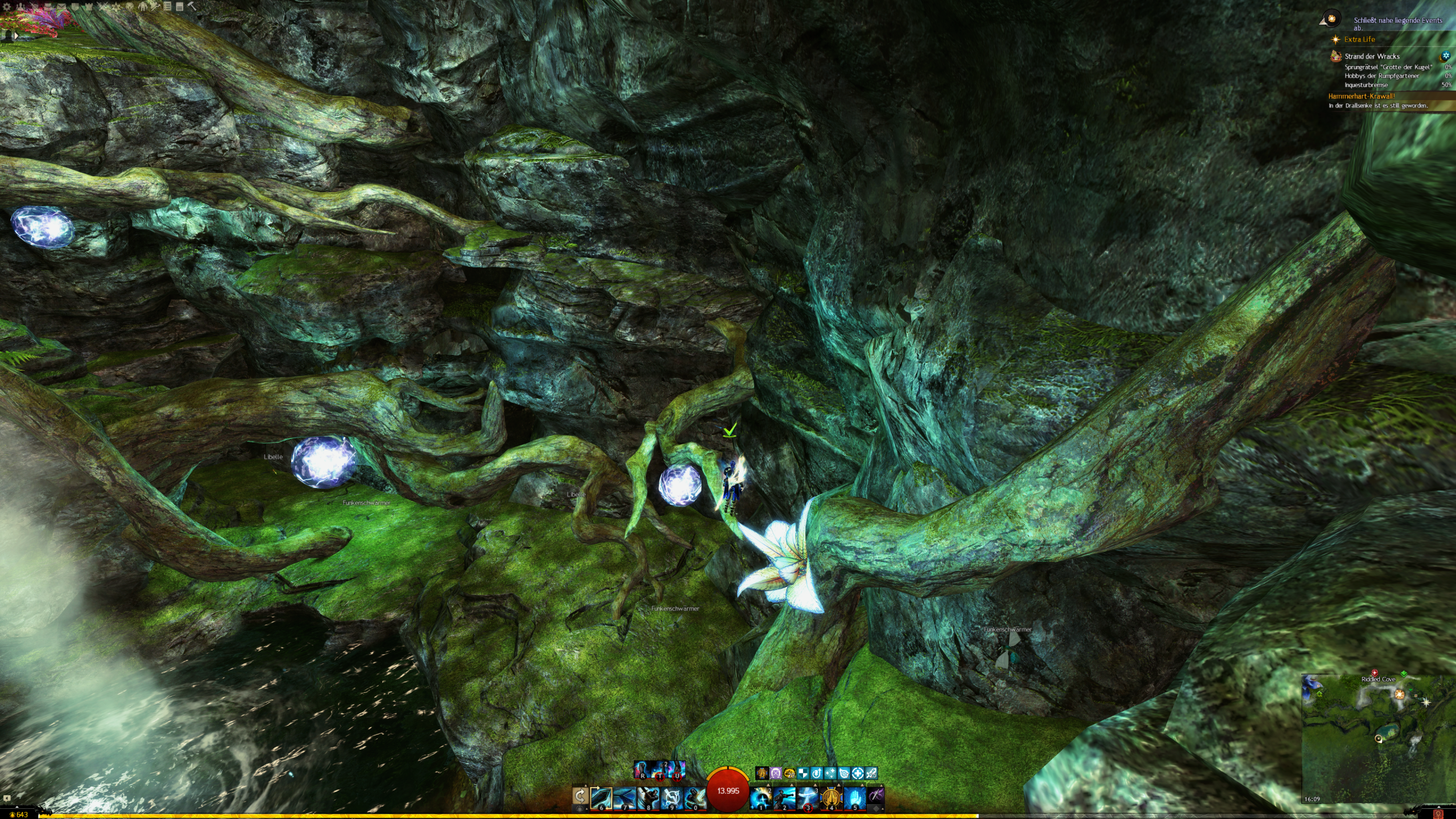Activate the crossed-needles circle skill in slot 9

point(672,797)
